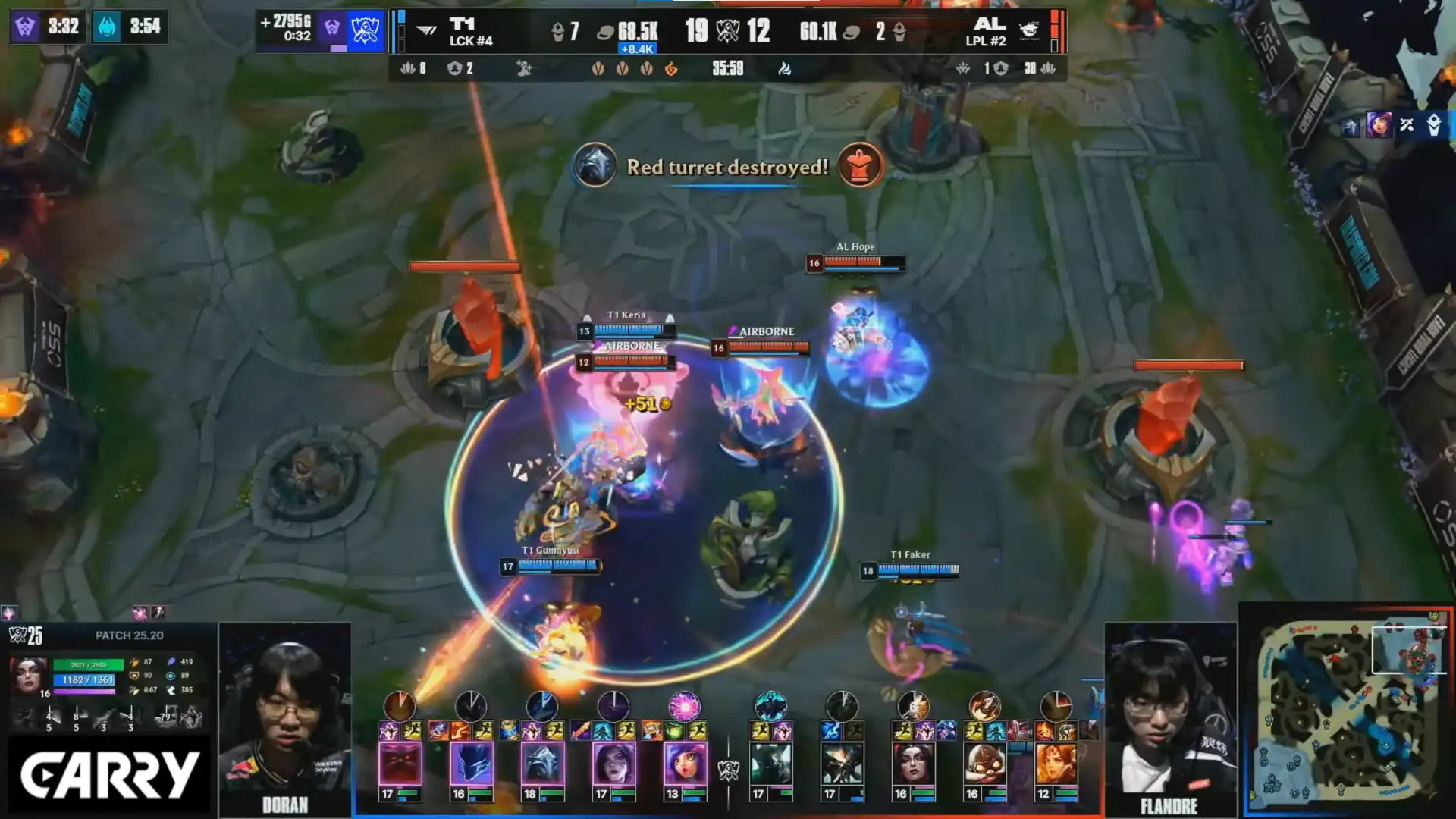Click the selected champion portrait in stats panel
Viewport: 1456px width, 819px height.
(29, 675)
